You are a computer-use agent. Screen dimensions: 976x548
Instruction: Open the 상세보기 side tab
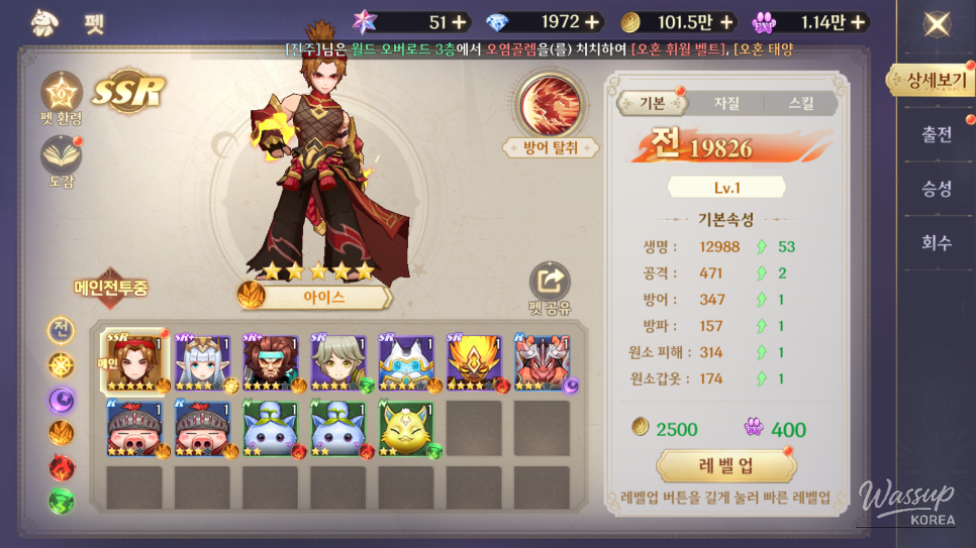[x=936, y=80]
